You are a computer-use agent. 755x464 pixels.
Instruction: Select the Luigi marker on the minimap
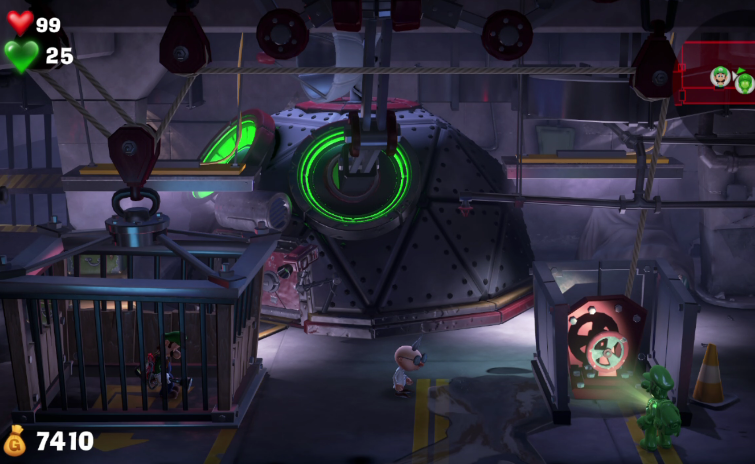pos(720,76)
